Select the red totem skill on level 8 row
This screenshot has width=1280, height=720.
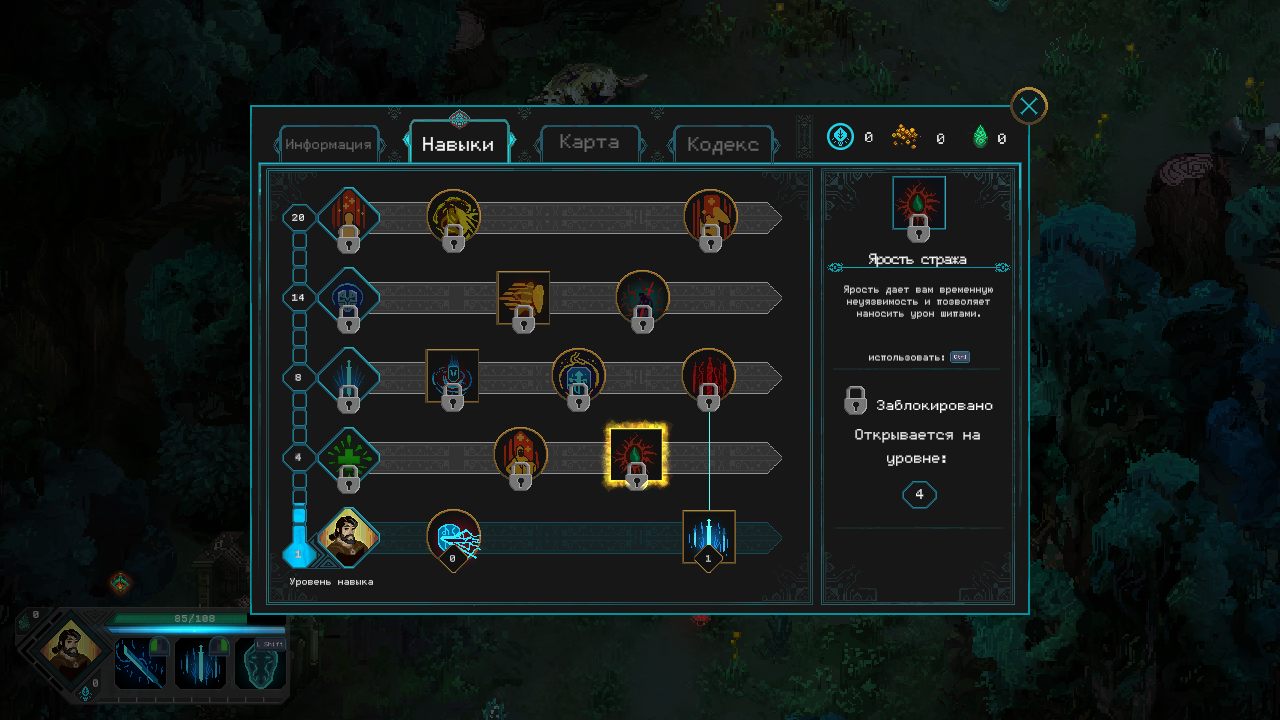pos(710,374)
